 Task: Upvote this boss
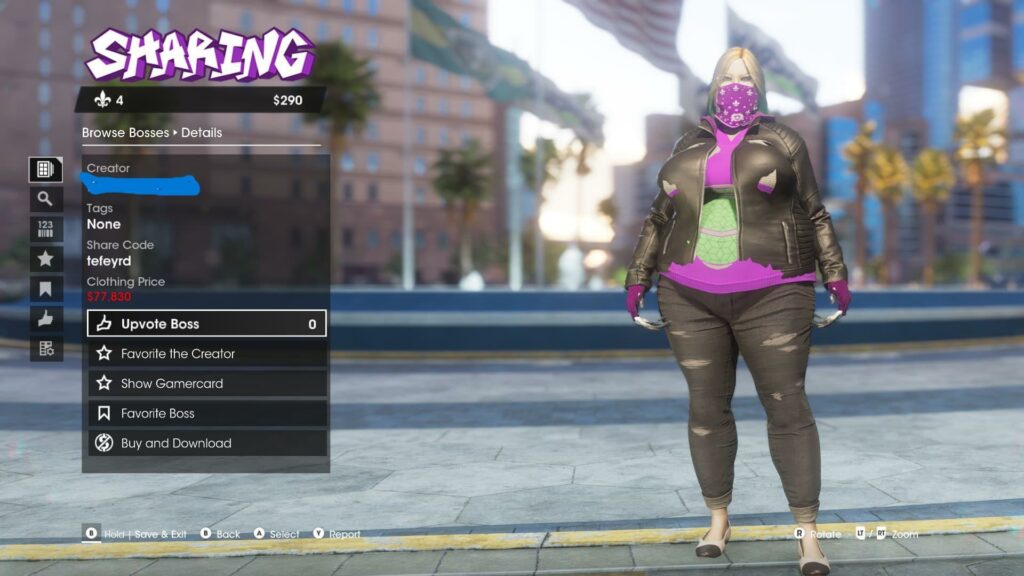tap(207, 324)
